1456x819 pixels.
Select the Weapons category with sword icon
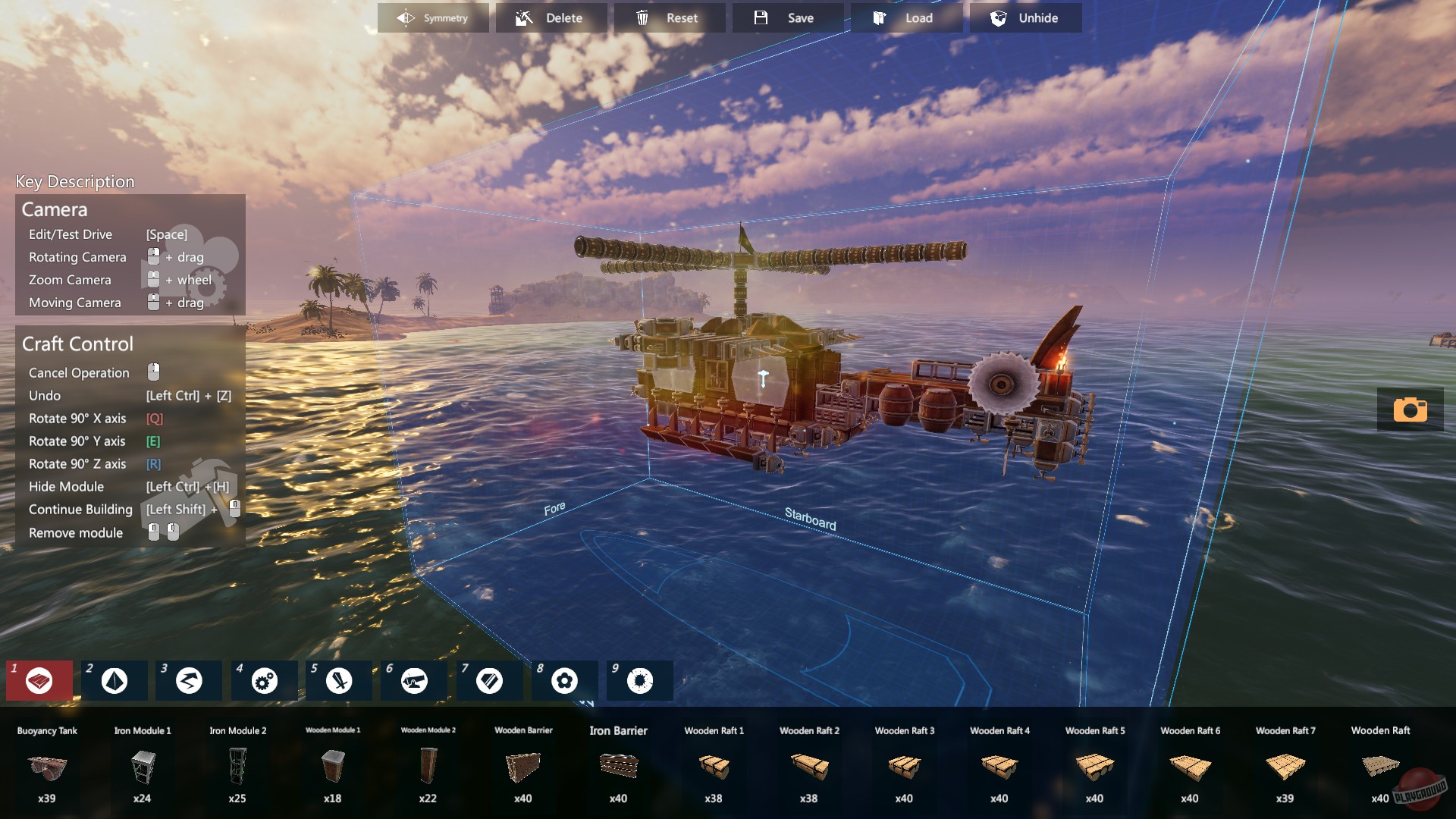click(338, 680)
